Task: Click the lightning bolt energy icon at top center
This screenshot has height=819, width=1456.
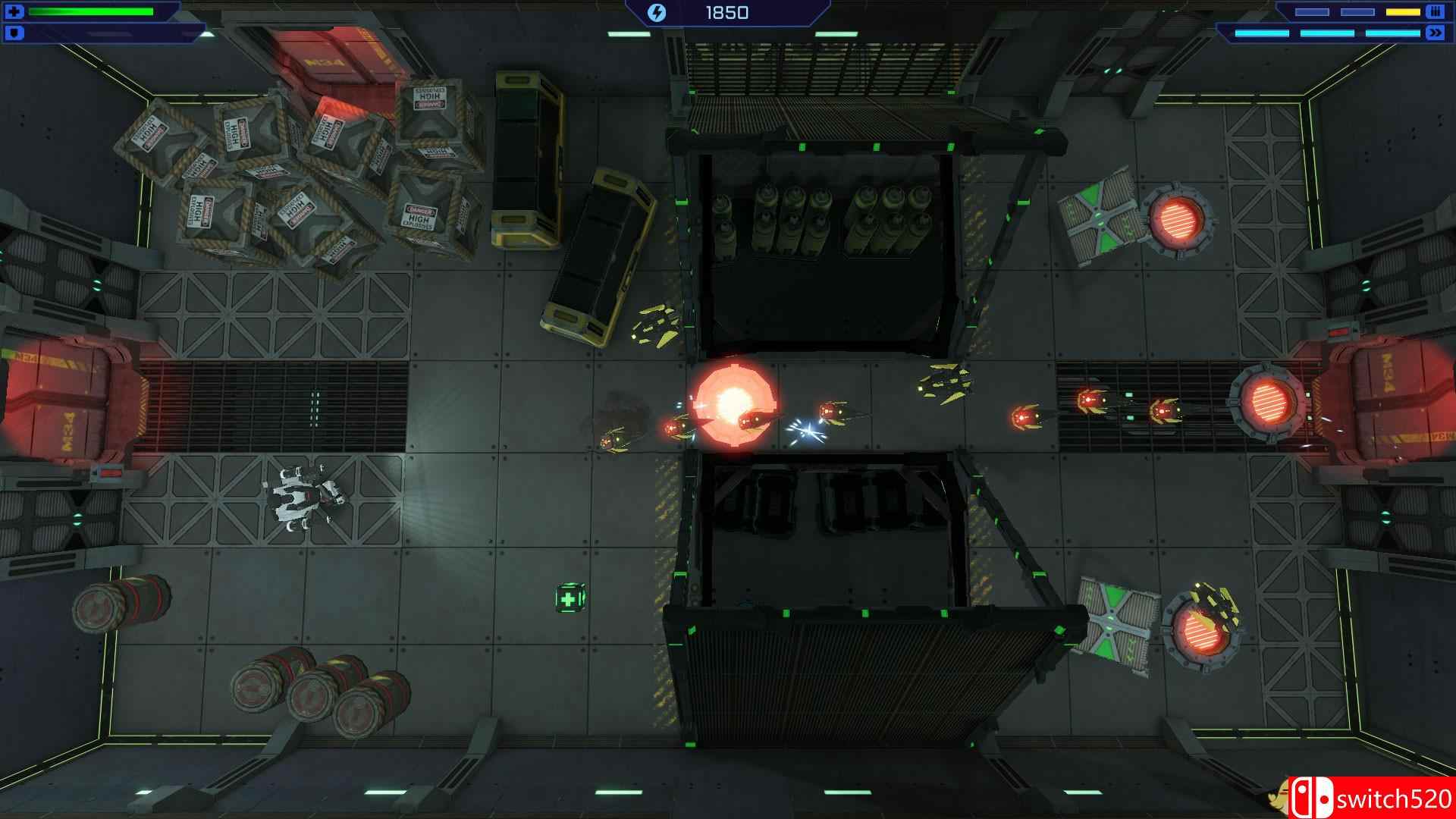Action: coord(657,11)
